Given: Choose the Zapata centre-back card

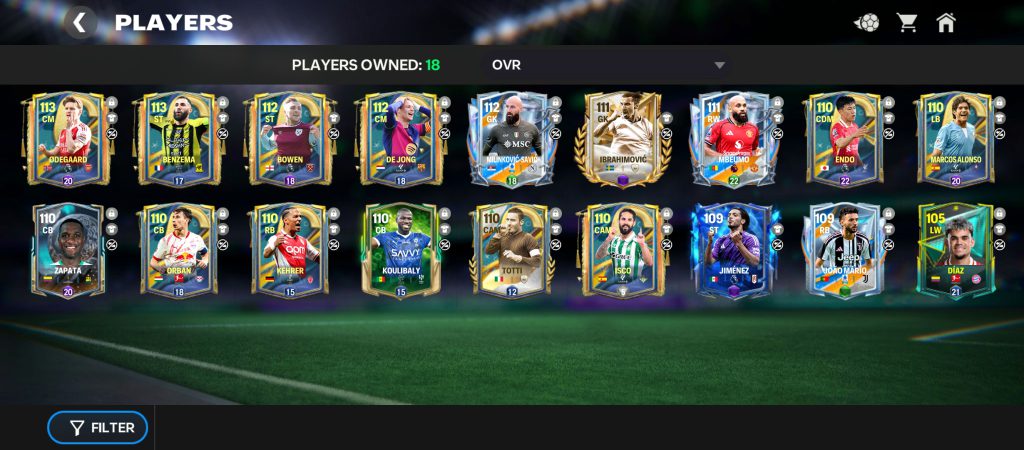Looking at the screenshot, I should pos(68,251).
